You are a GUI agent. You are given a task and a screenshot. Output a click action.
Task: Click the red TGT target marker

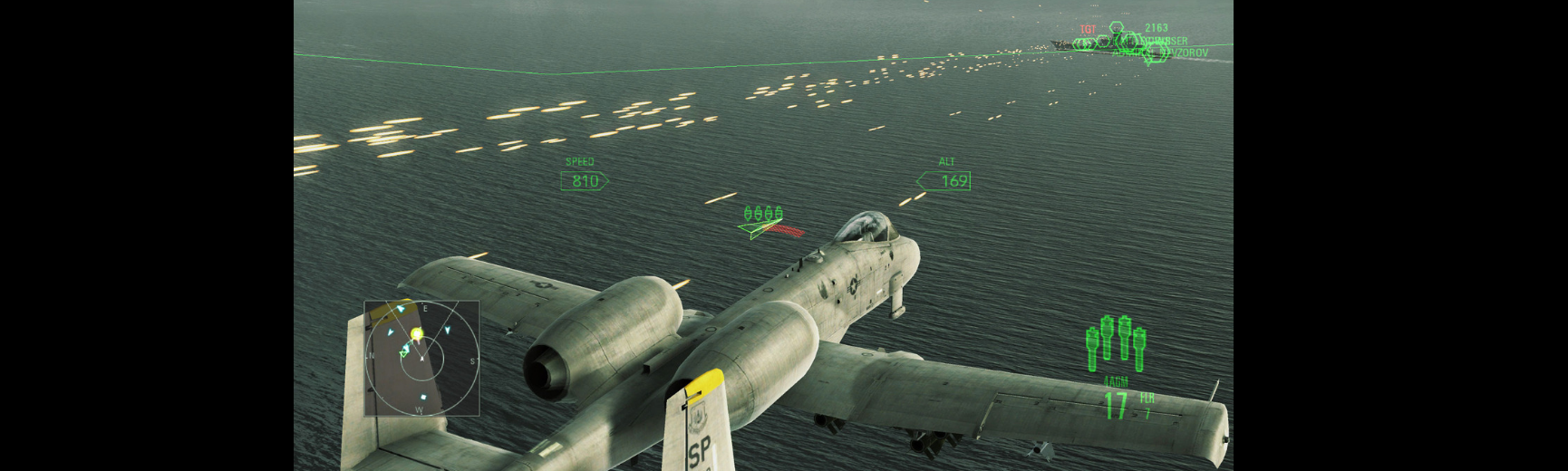point(1088,30)
